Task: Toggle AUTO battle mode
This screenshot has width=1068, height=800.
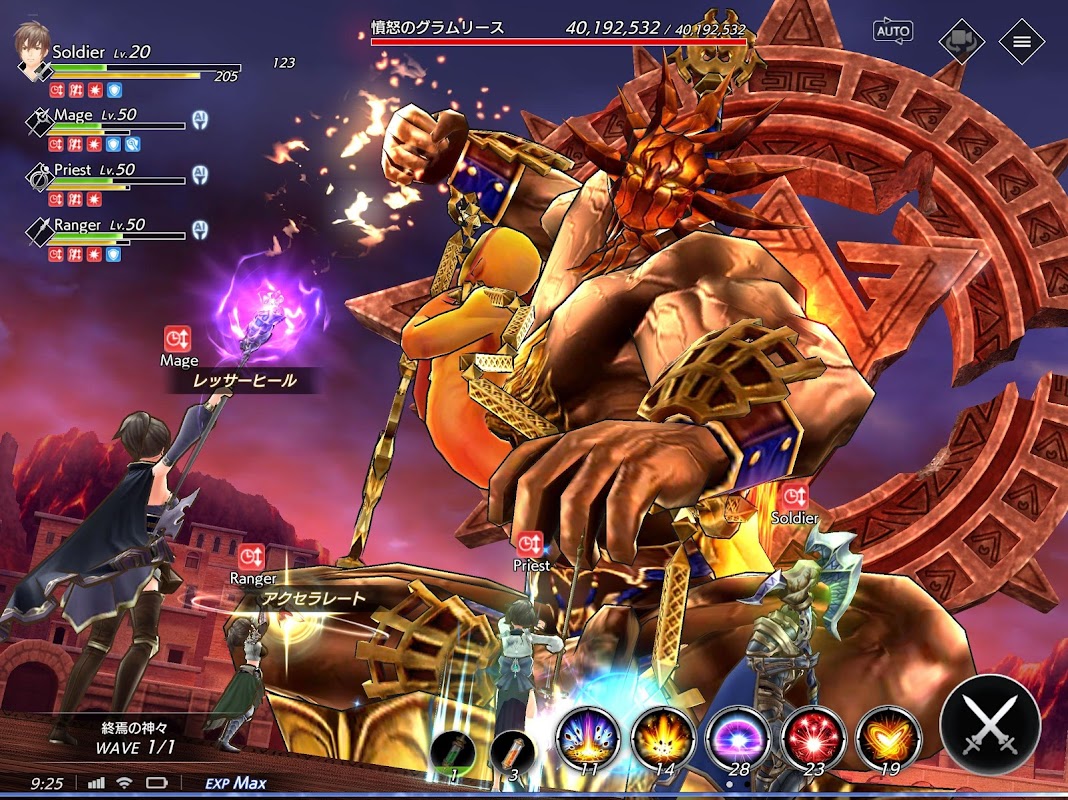Action: tap(892, 31)
